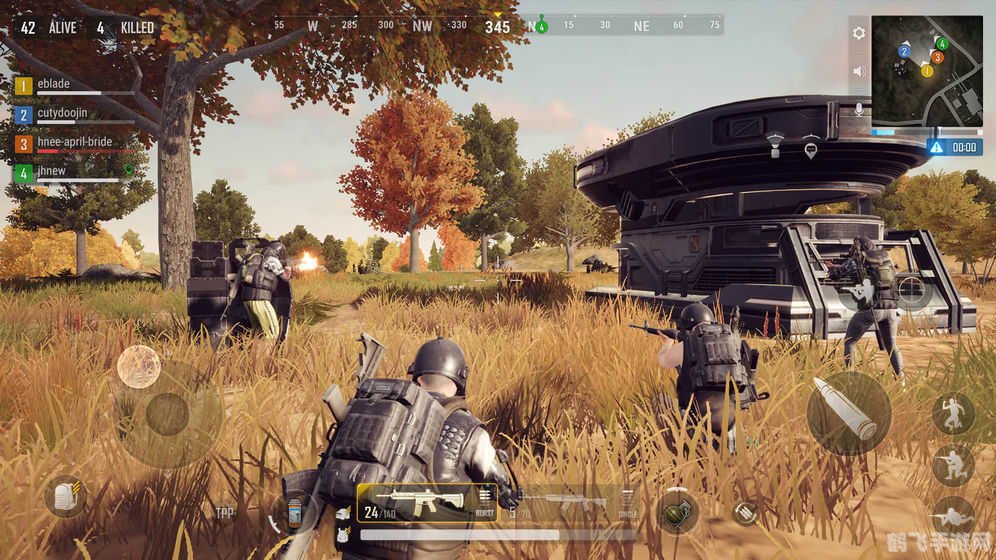Open the minimap
The image size is (996, 560).
[x=926, y=70]
